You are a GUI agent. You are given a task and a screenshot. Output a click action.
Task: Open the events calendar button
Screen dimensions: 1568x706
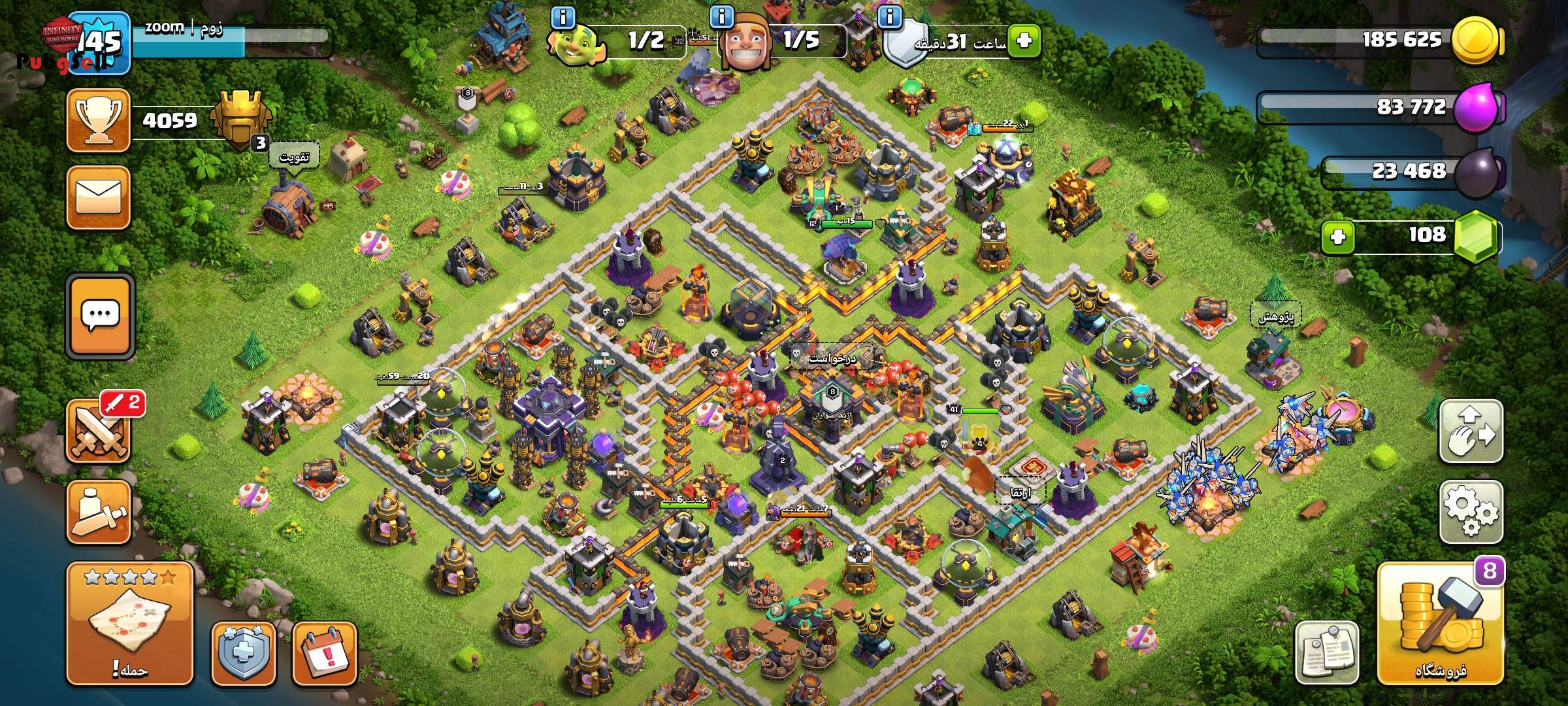coord(325,653)
